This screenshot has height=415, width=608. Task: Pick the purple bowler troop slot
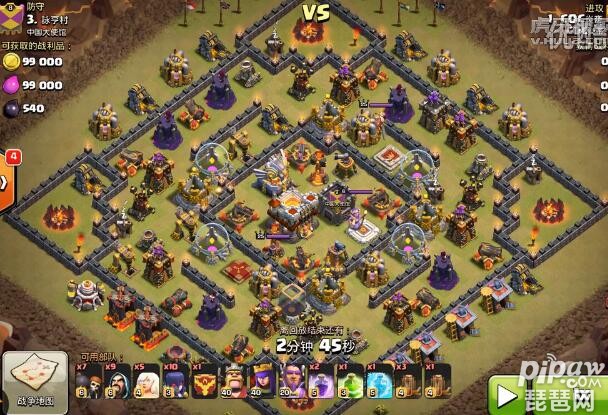point(175,386)
